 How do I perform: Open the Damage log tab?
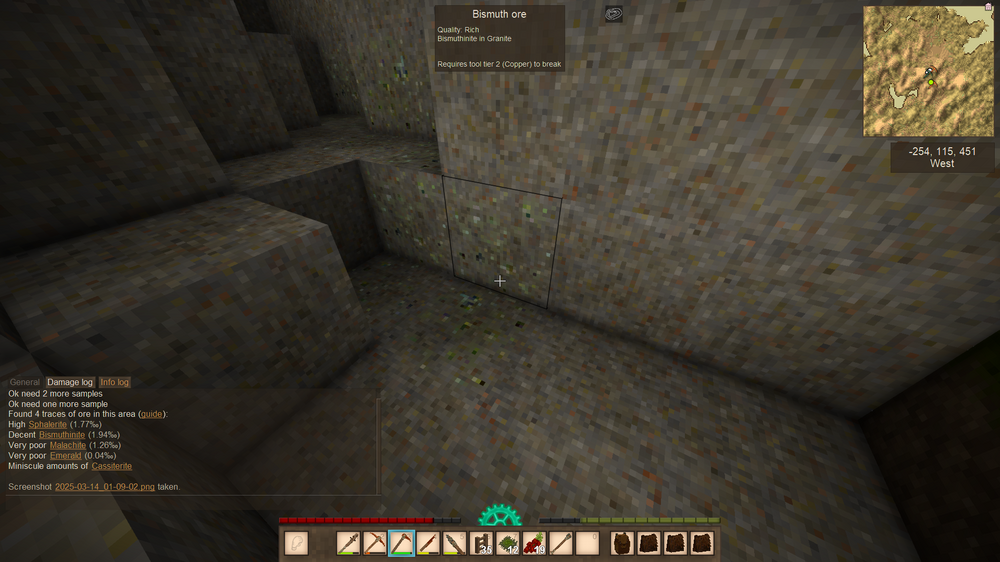pyautogui.click(x=70, y=382)
